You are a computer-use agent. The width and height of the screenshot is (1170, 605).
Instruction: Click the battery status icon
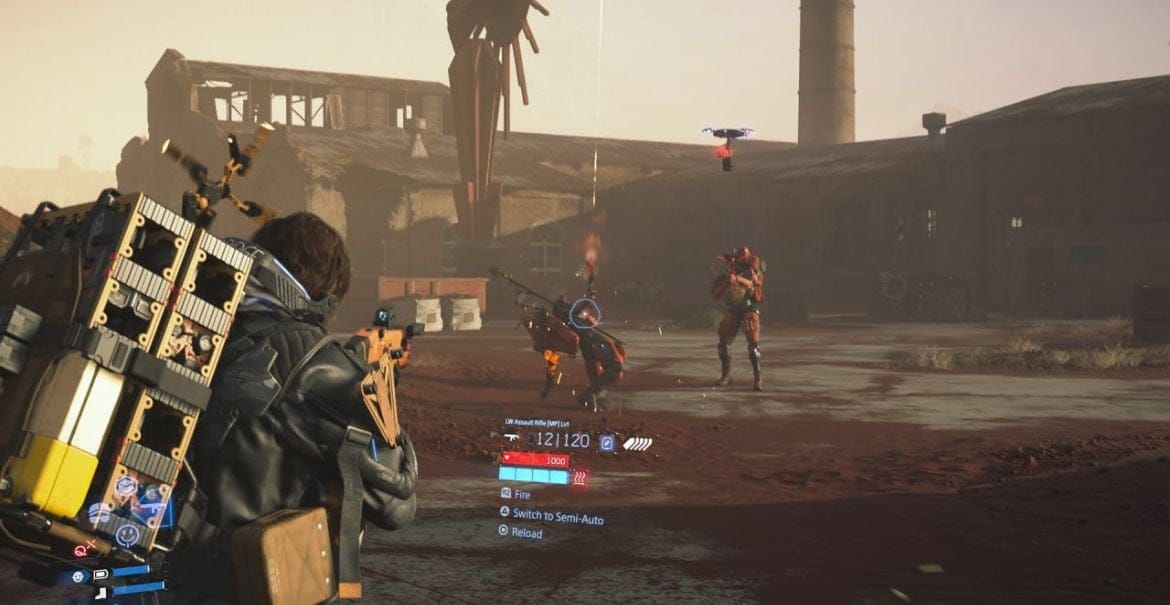click(x=100, y=574)
